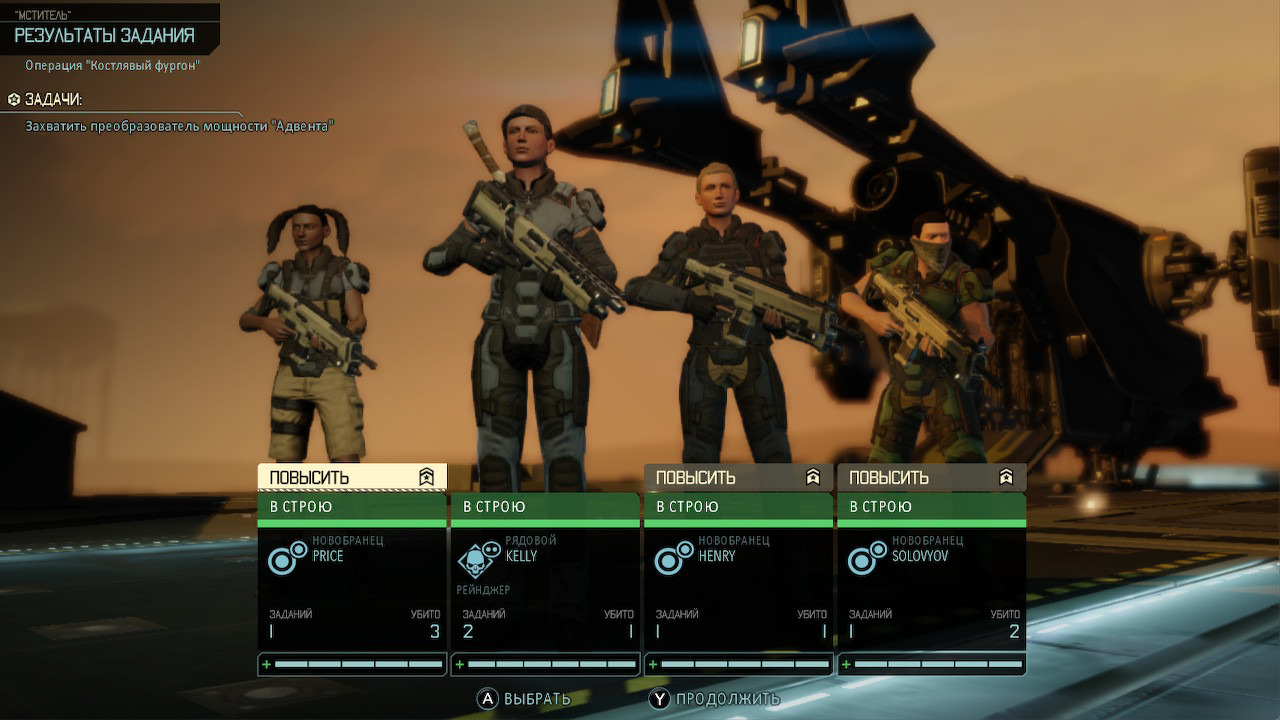Screen dimensions: 1280x720
Task: Promote rookie Henry
Action: [x=738, y=477]
